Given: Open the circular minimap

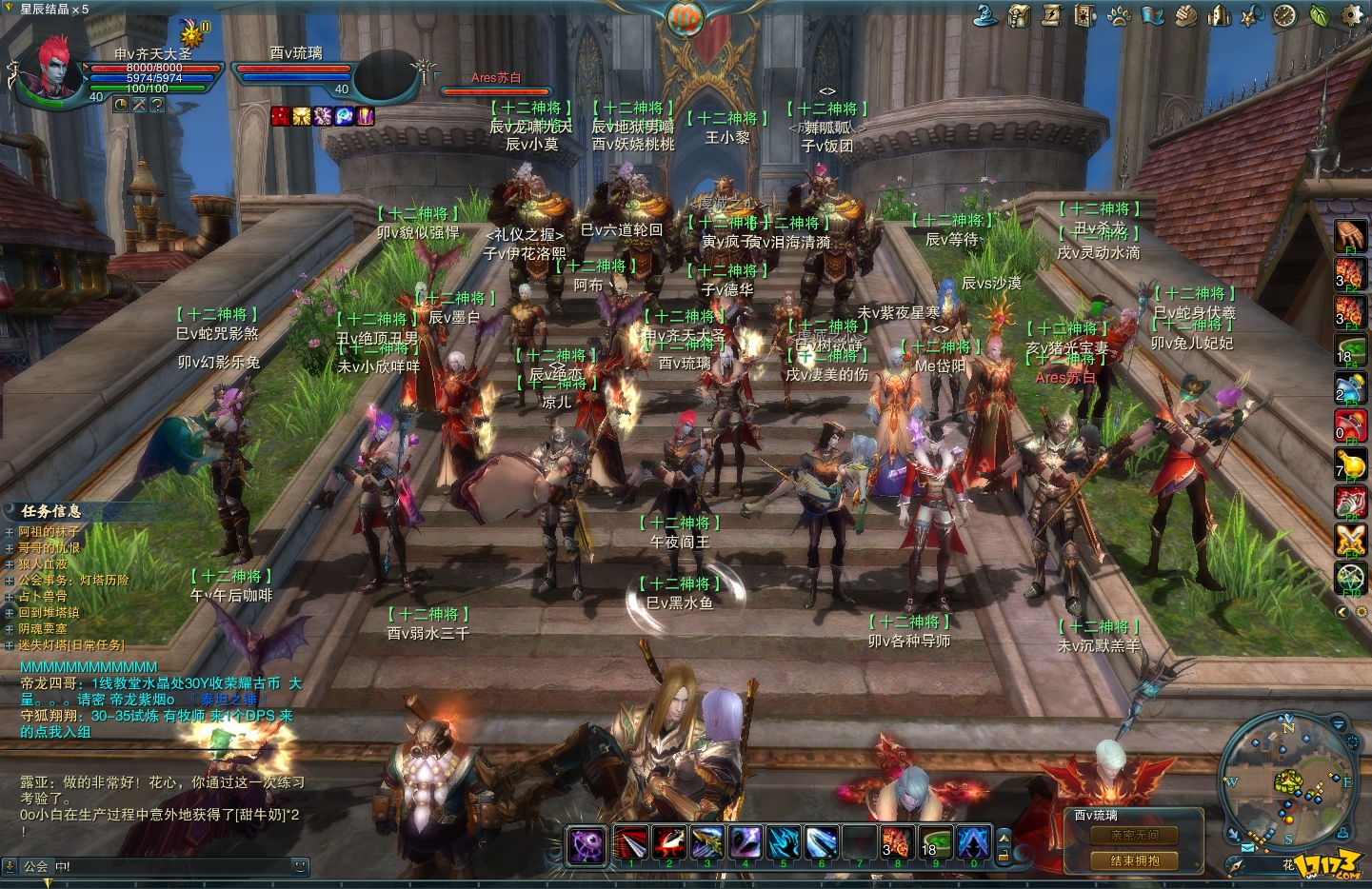Looking at the screenshot, I should point(1287,780).
